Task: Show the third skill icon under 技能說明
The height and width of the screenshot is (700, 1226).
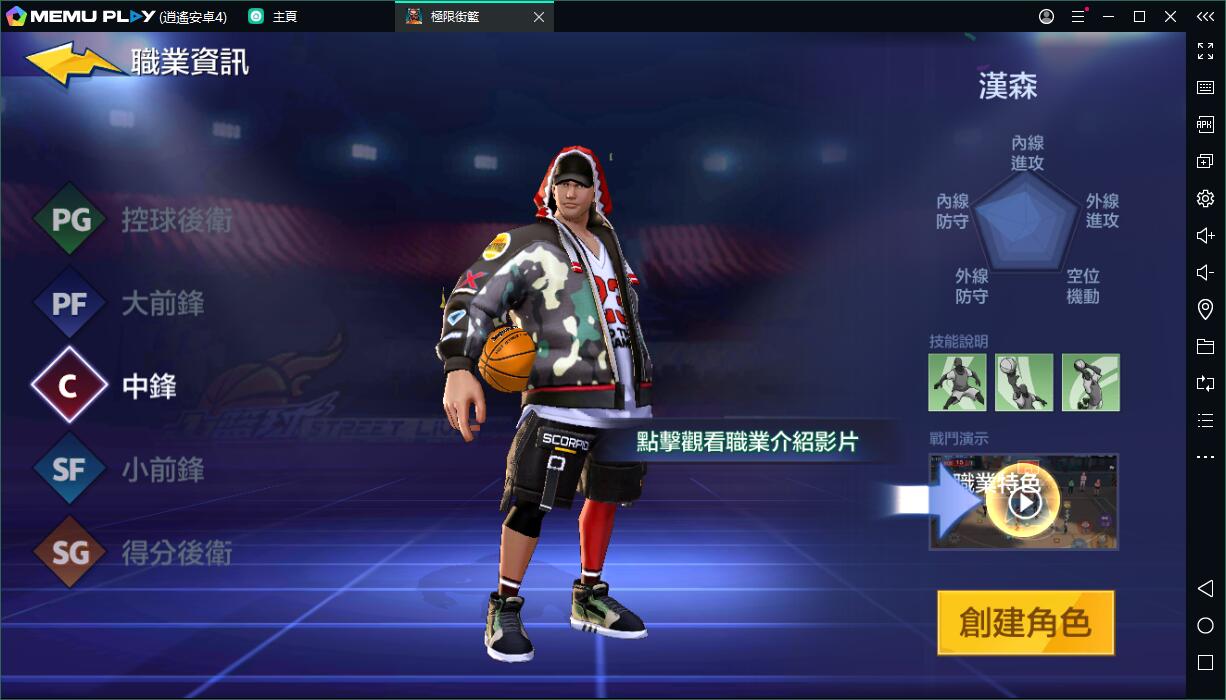Action: [x=1090, y=382]
